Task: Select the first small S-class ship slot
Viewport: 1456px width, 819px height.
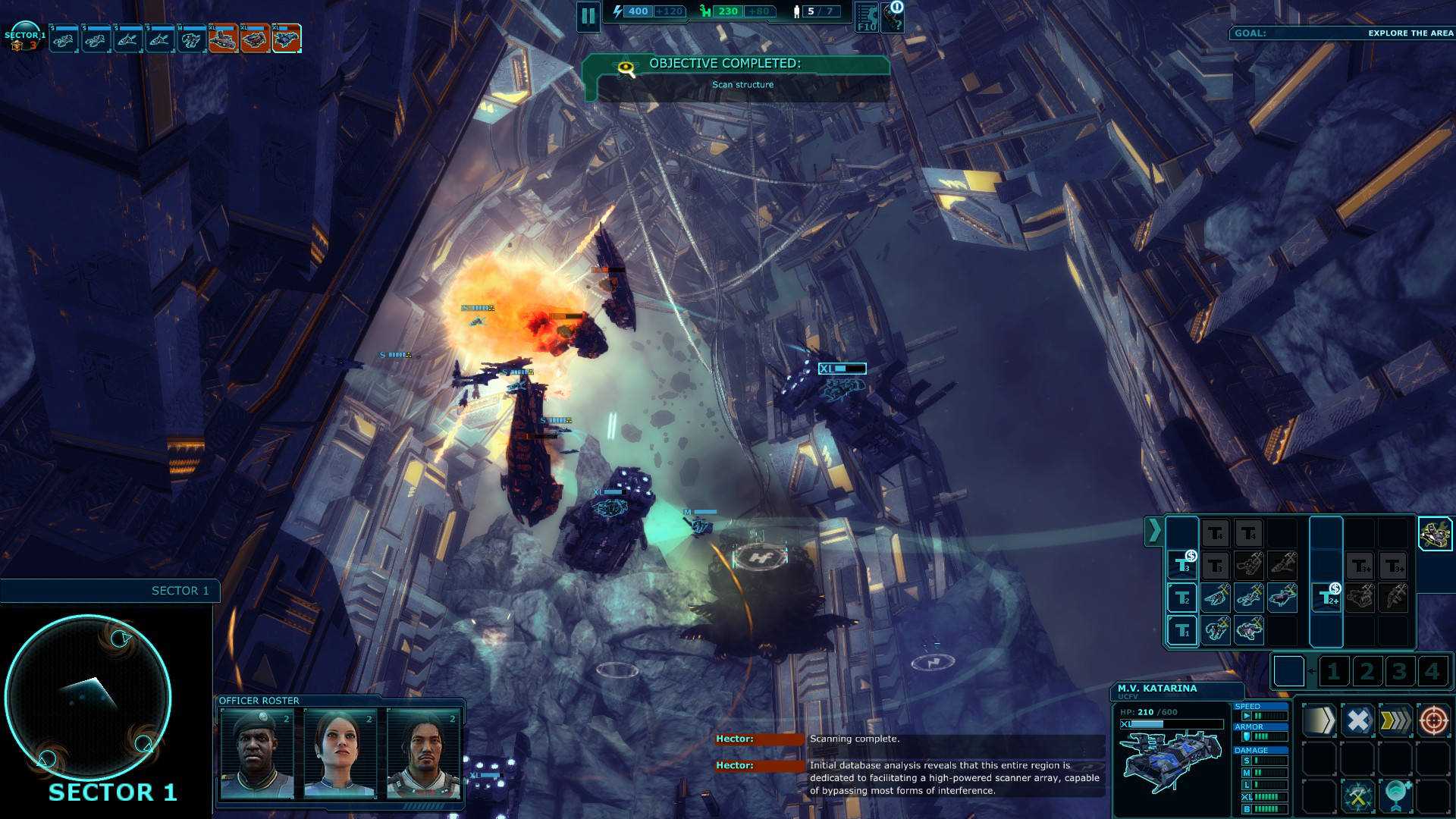Action: tap(64, 36)
